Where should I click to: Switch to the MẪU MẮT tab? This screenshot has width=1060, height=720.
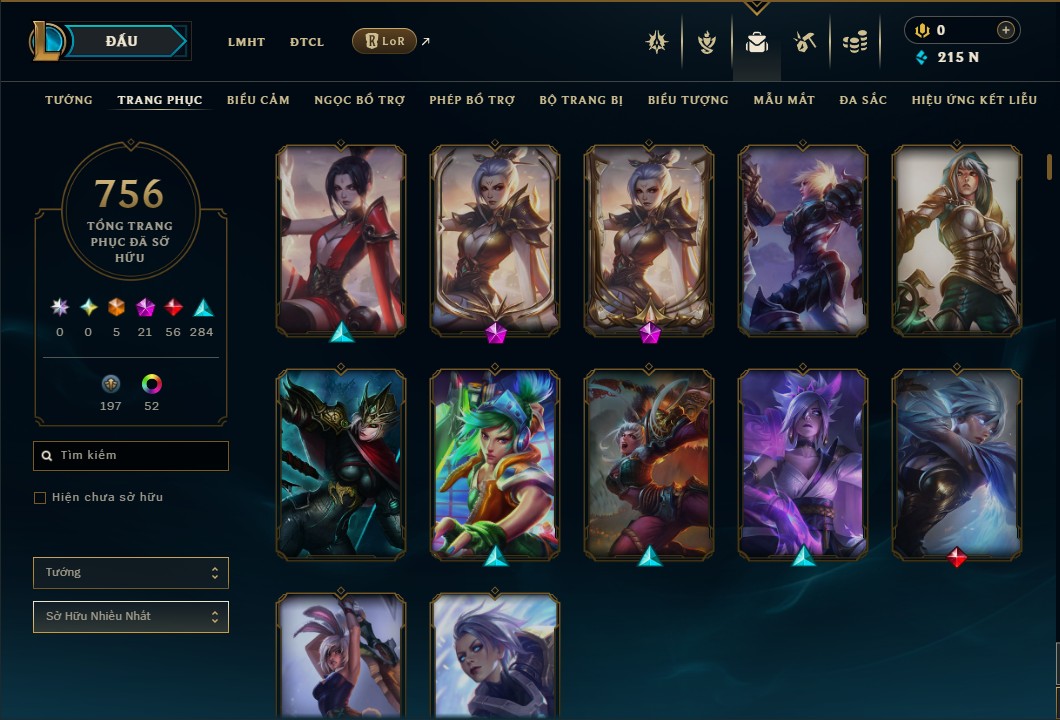tap(784, 100)
